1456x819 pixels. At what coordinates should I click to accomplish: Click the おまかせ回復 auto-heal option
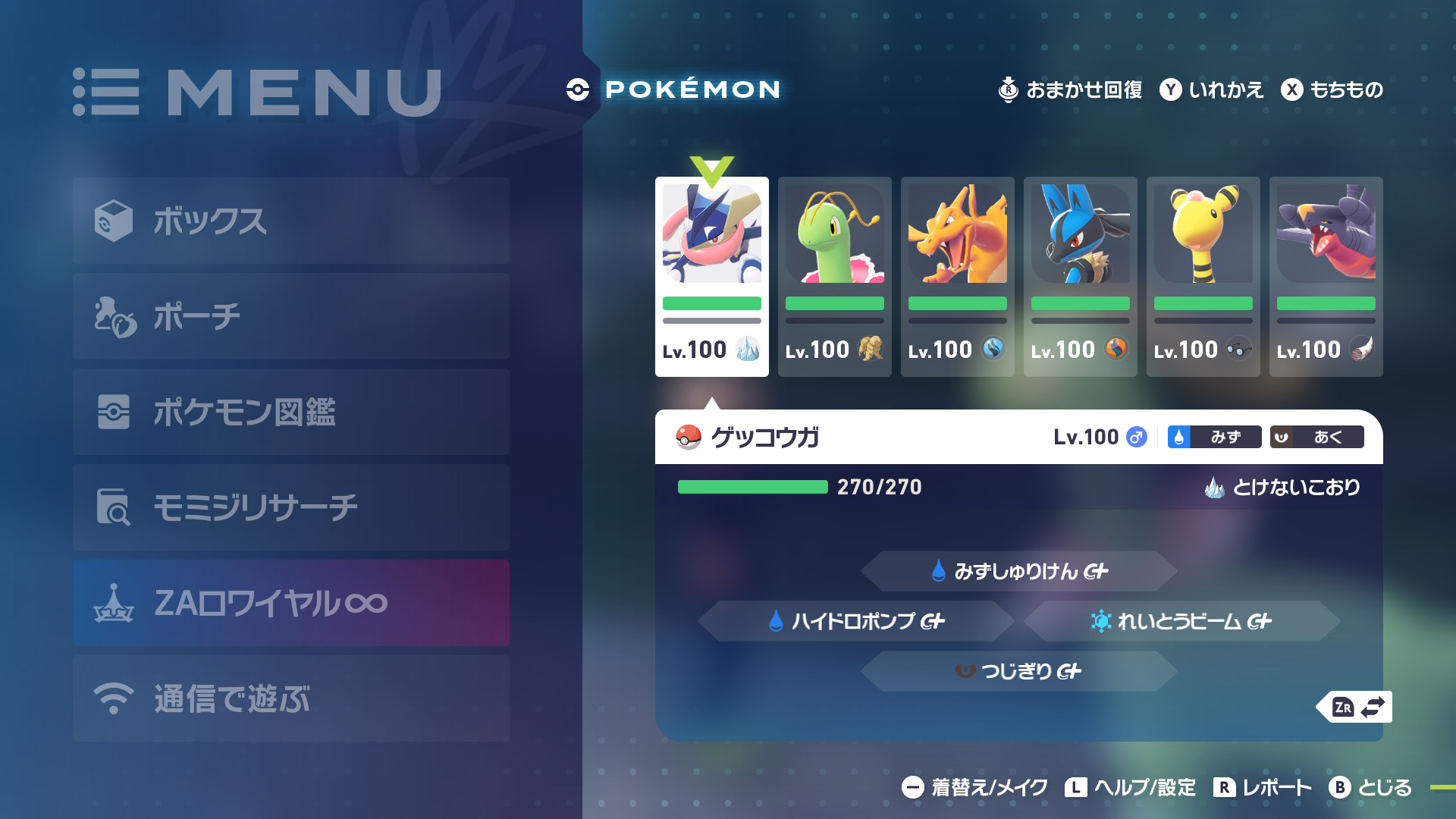click(x=1070, y=89)
